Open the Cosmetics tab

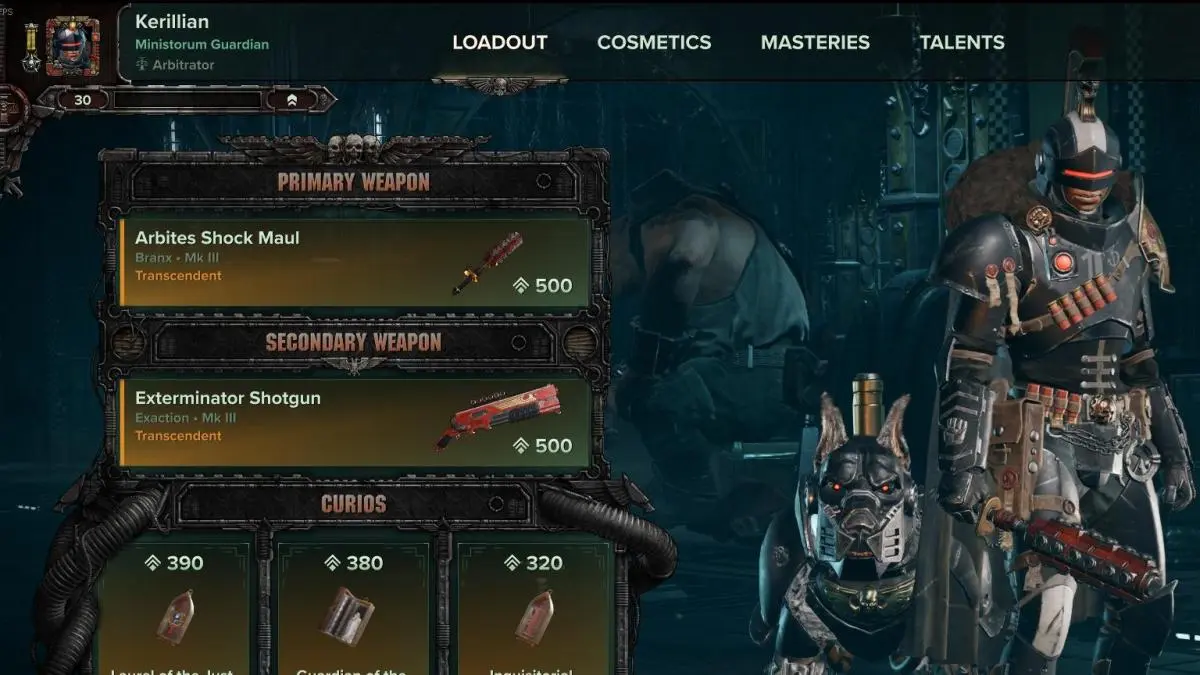pos(654,42)
